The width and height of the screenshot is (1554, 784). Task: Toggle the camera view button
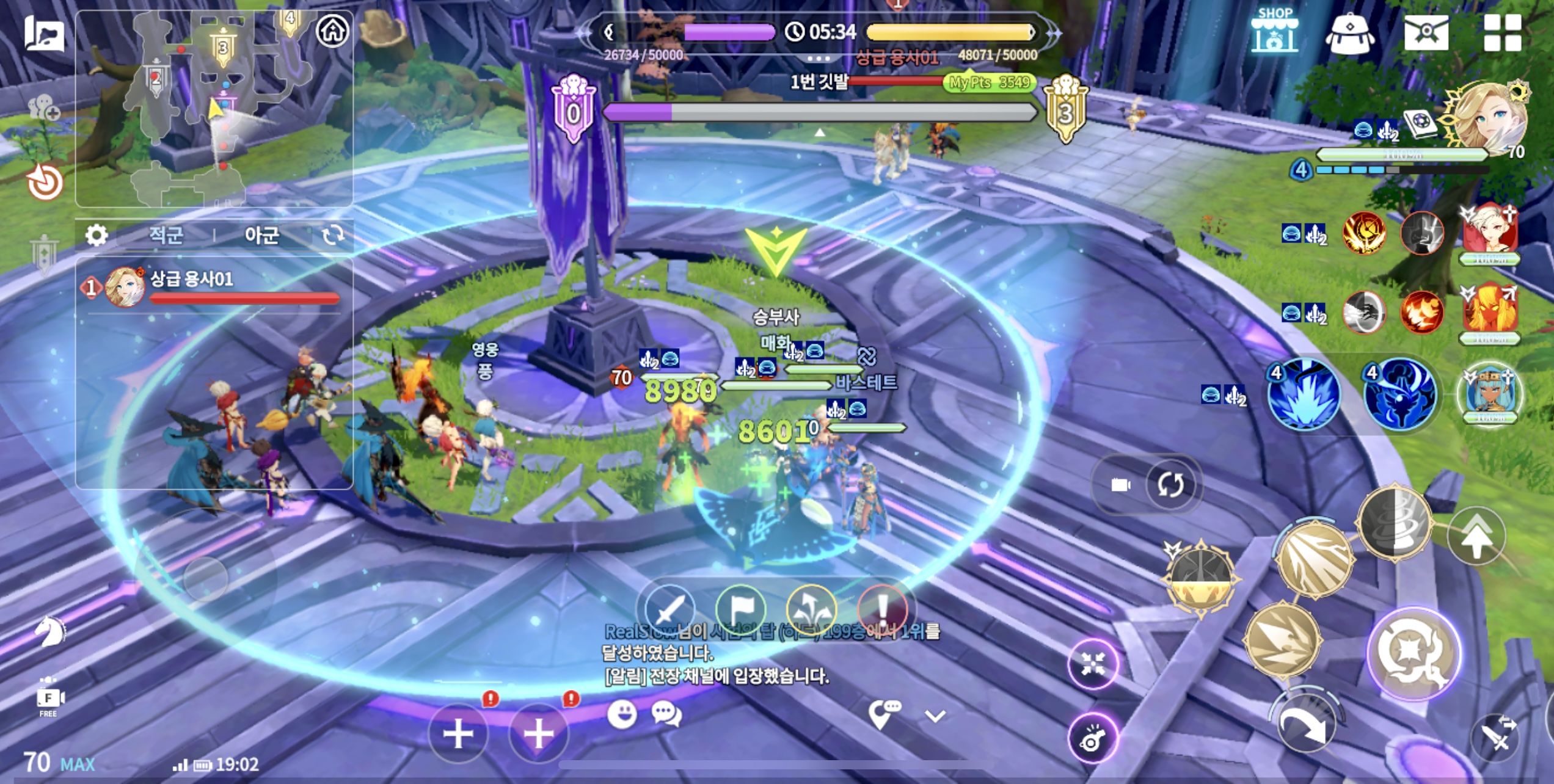click(1121, 485)
